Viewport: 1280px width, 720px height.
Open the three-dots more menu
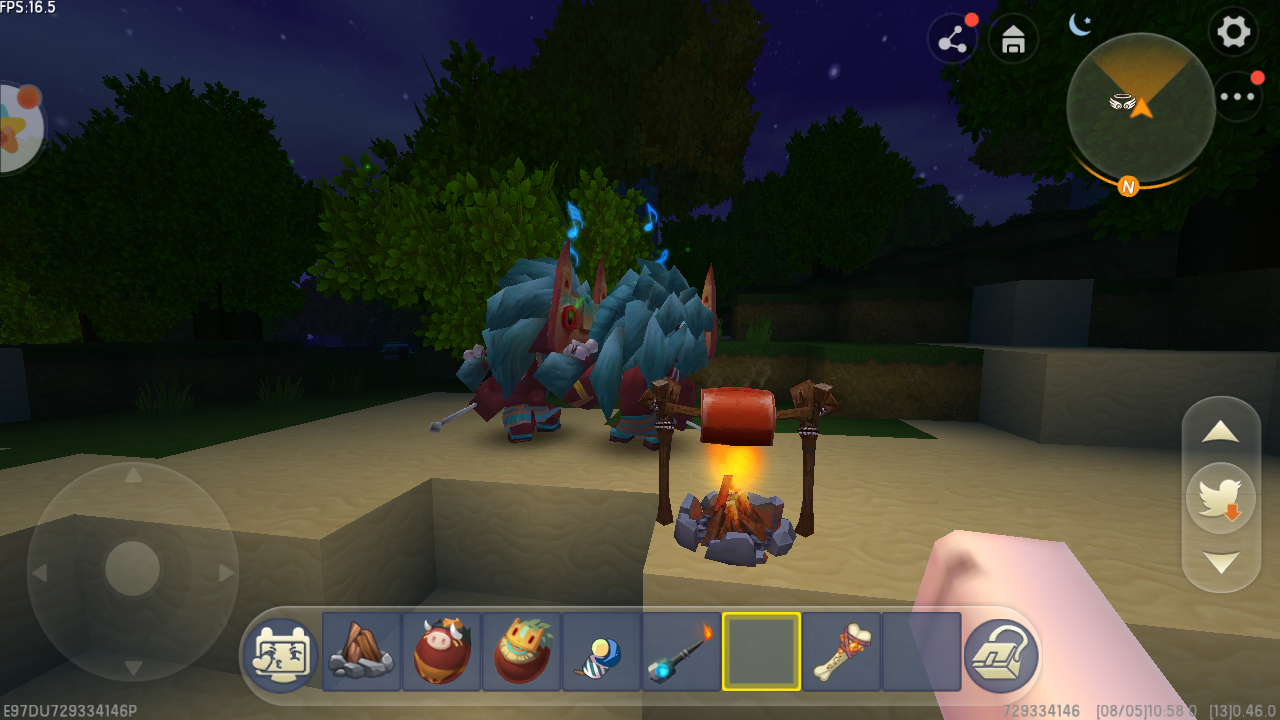click(1237, 97)
